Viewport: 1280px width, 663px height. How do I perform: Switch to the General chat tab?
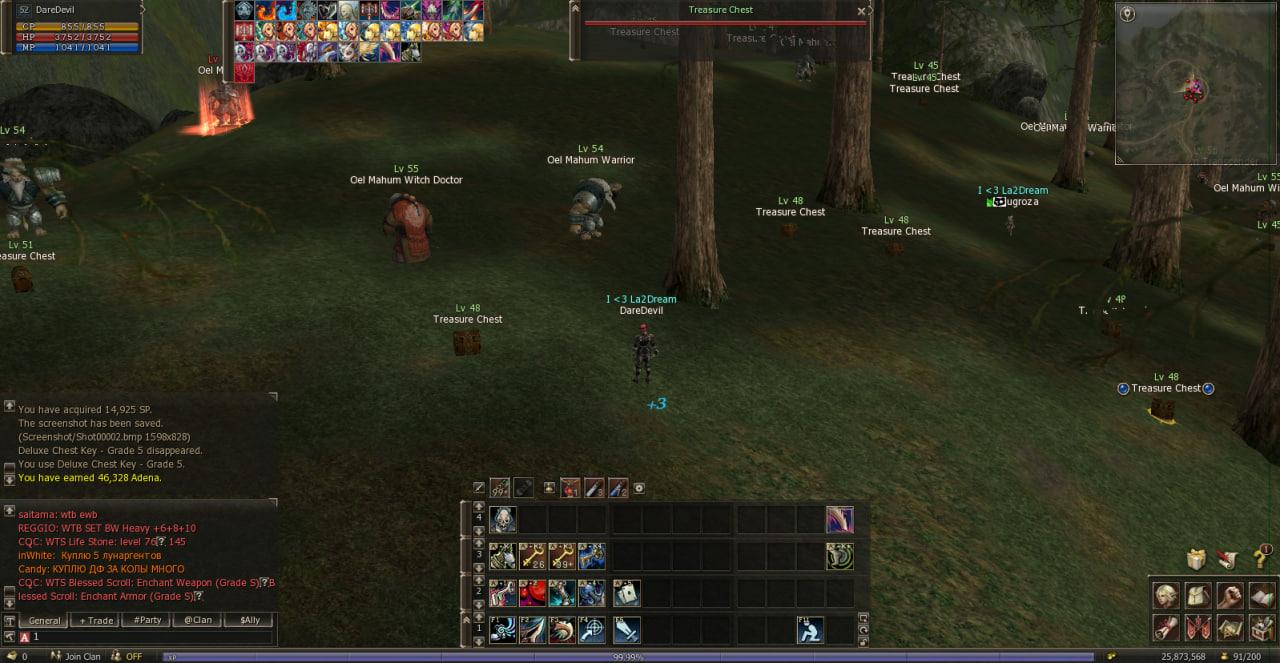45,620
